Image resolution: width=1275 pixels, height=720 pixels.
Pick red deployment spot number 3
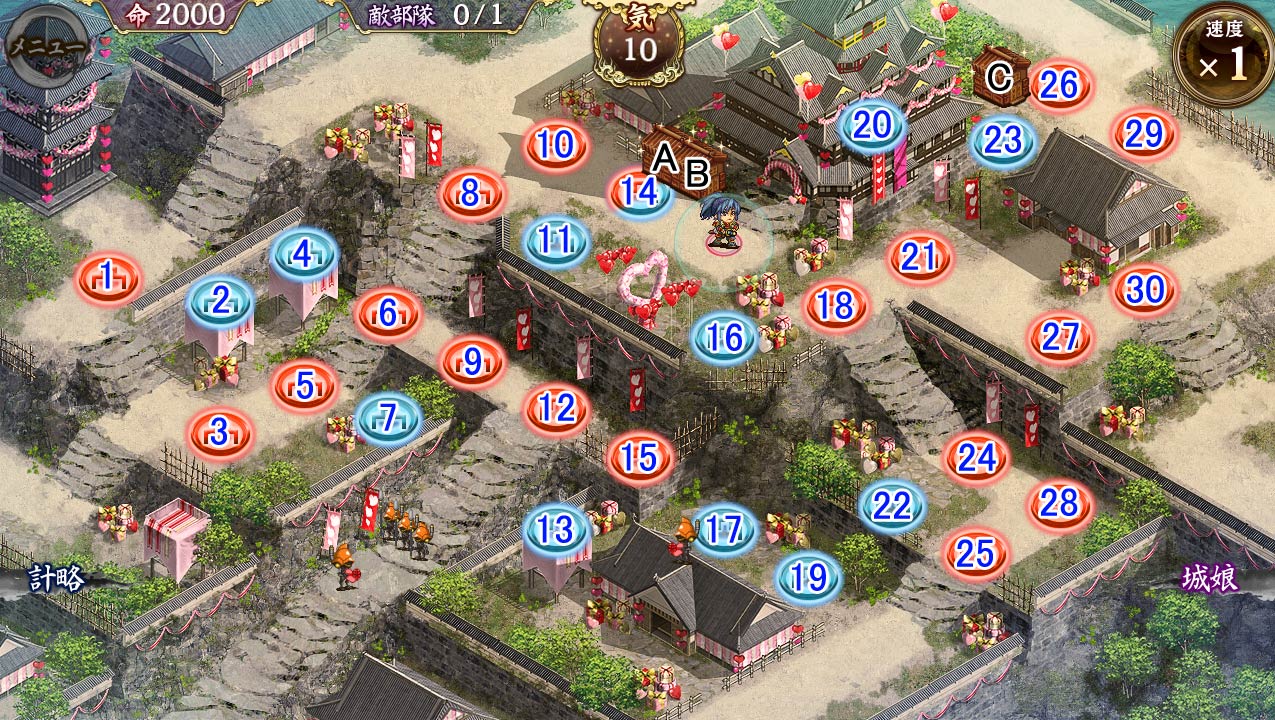coord(220,434)
